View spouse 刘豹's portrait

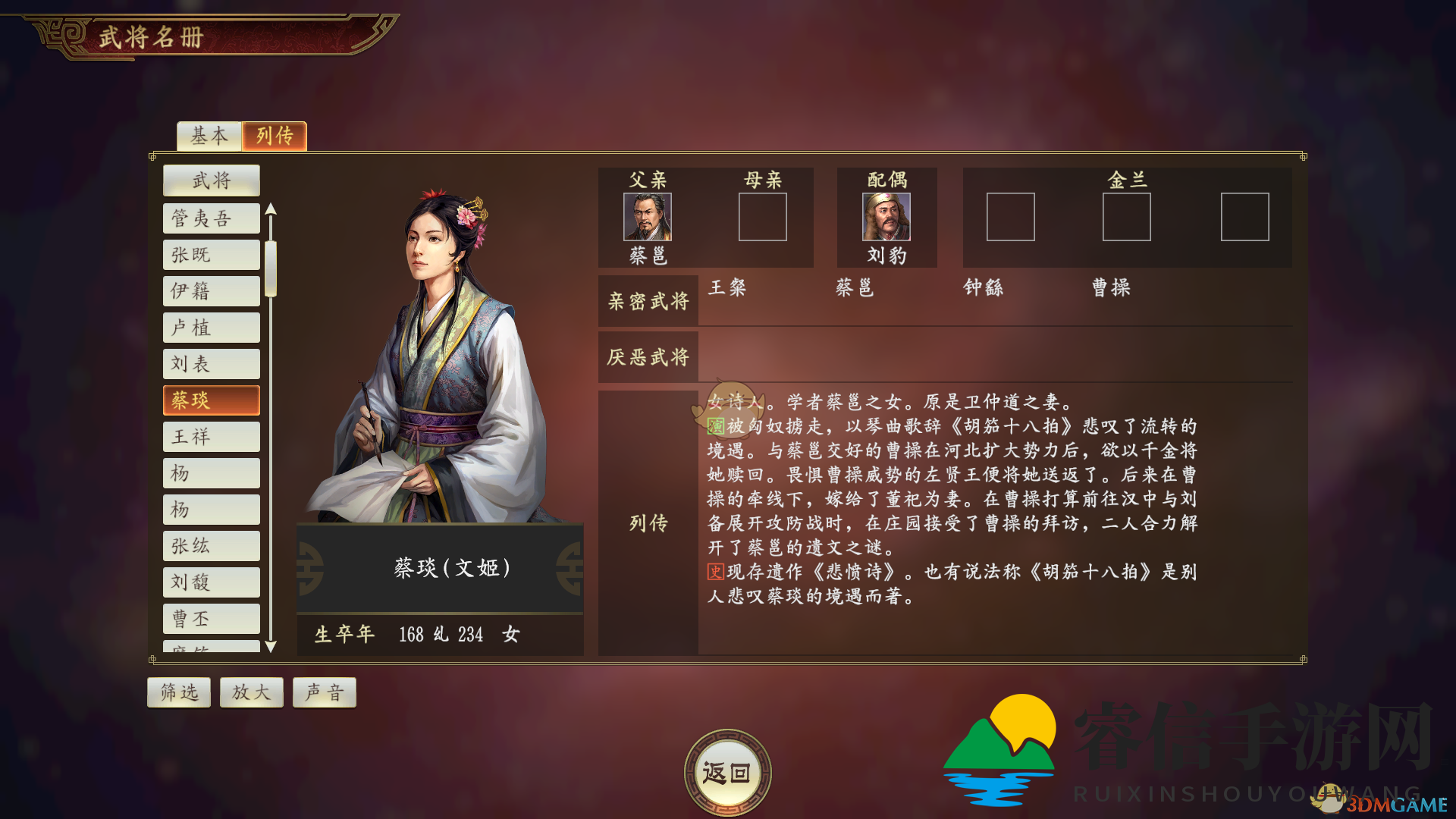886,217
